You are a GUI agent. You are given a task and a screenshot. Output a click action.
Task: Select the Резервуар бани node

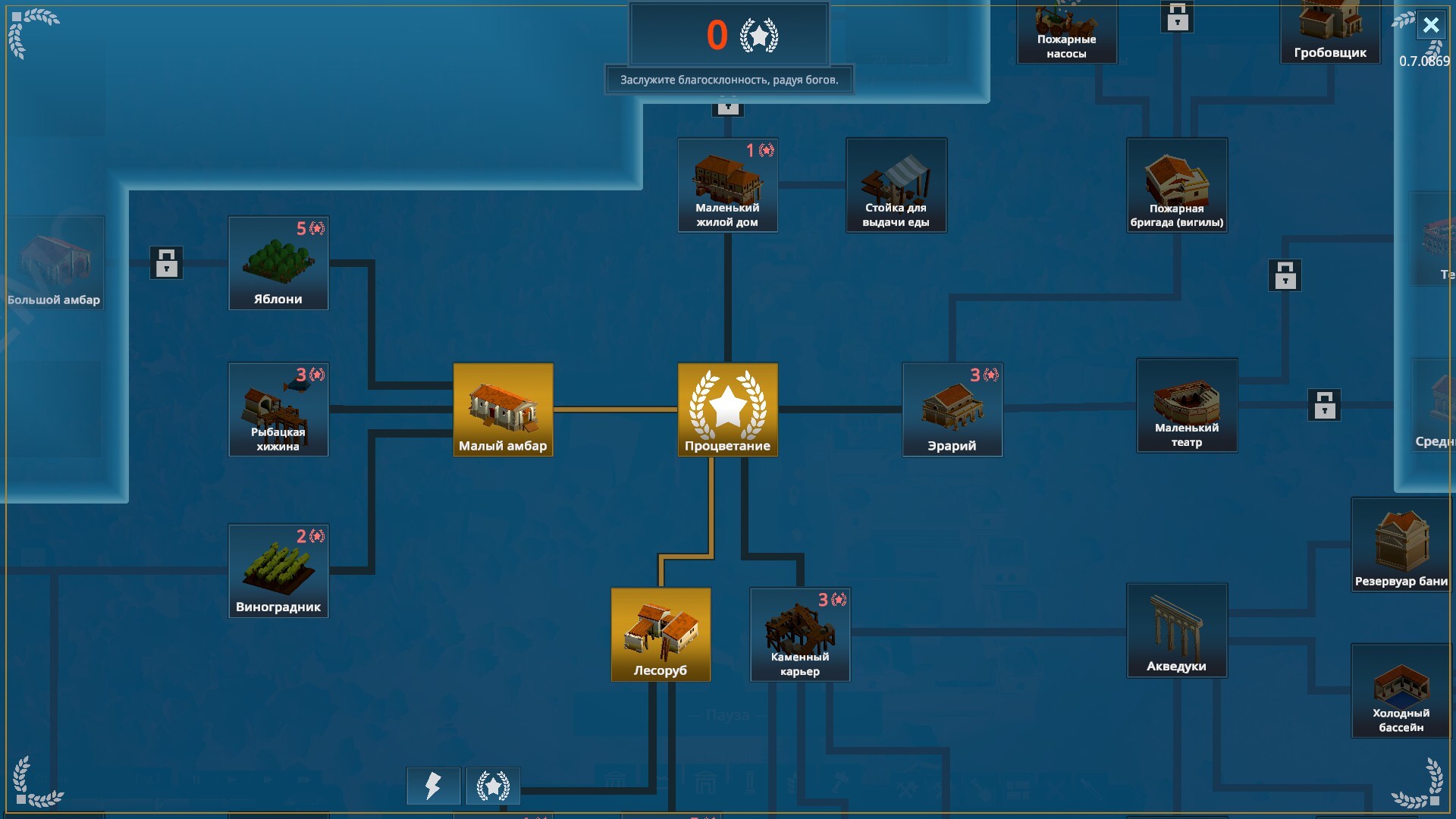tap(1401, 544)
